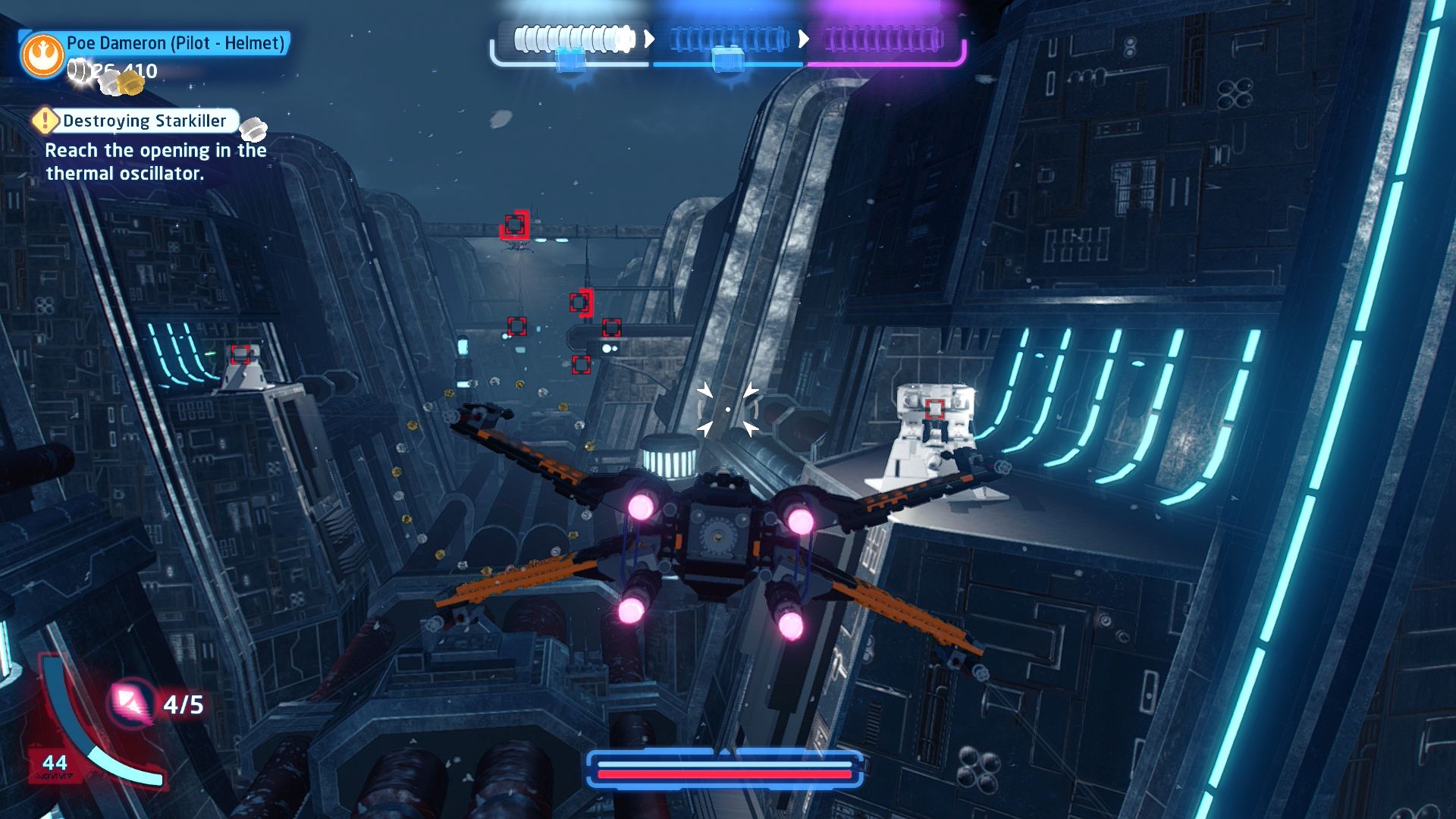The height and width of the screenshot is (819, 1456).
Task: Click Poe Dameron's Resistance character portrait
Action: click(42, 55)
